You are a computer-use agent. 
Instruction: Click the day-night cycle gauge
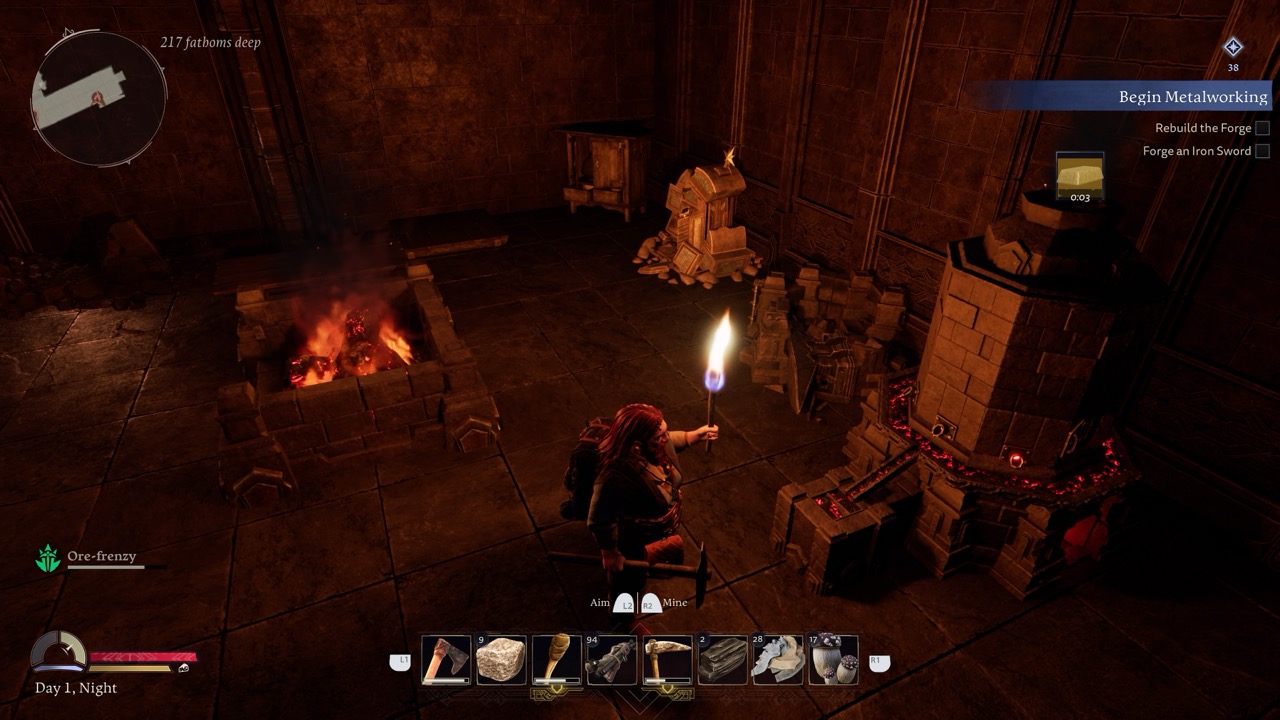point(58,652)
